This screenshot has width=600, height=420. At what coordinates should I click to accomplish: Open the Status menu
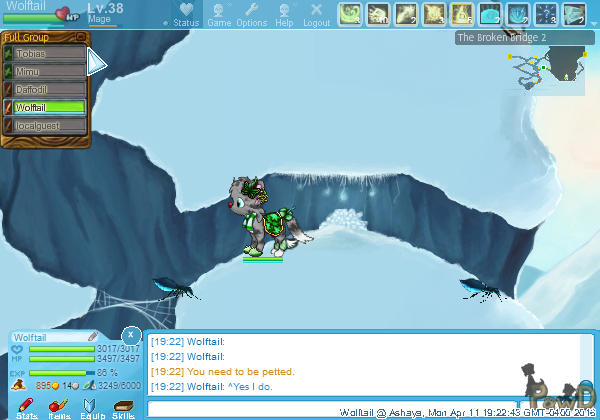[185, 14]
